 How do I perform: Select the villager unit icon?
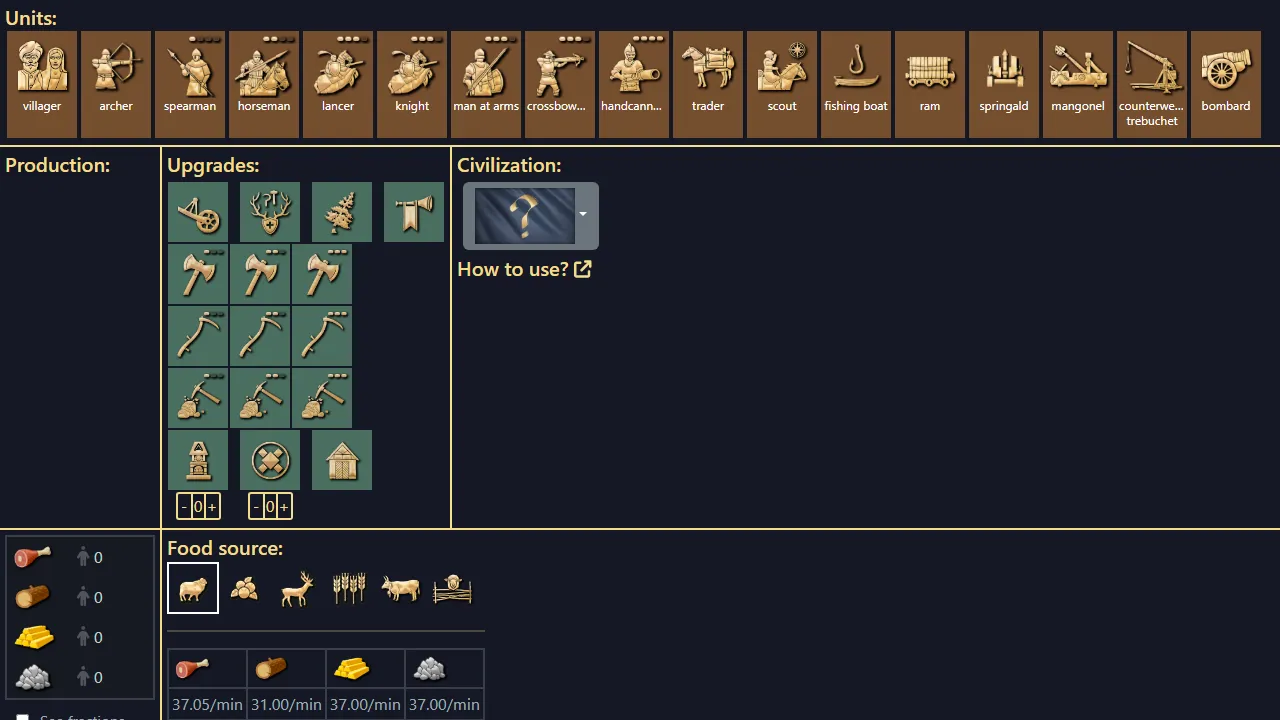coord(41,75)
